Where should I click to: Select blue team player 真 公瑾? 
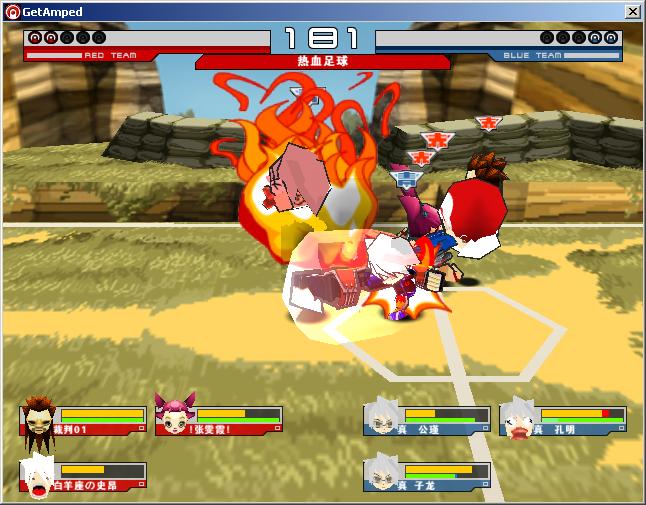[428, 419]
